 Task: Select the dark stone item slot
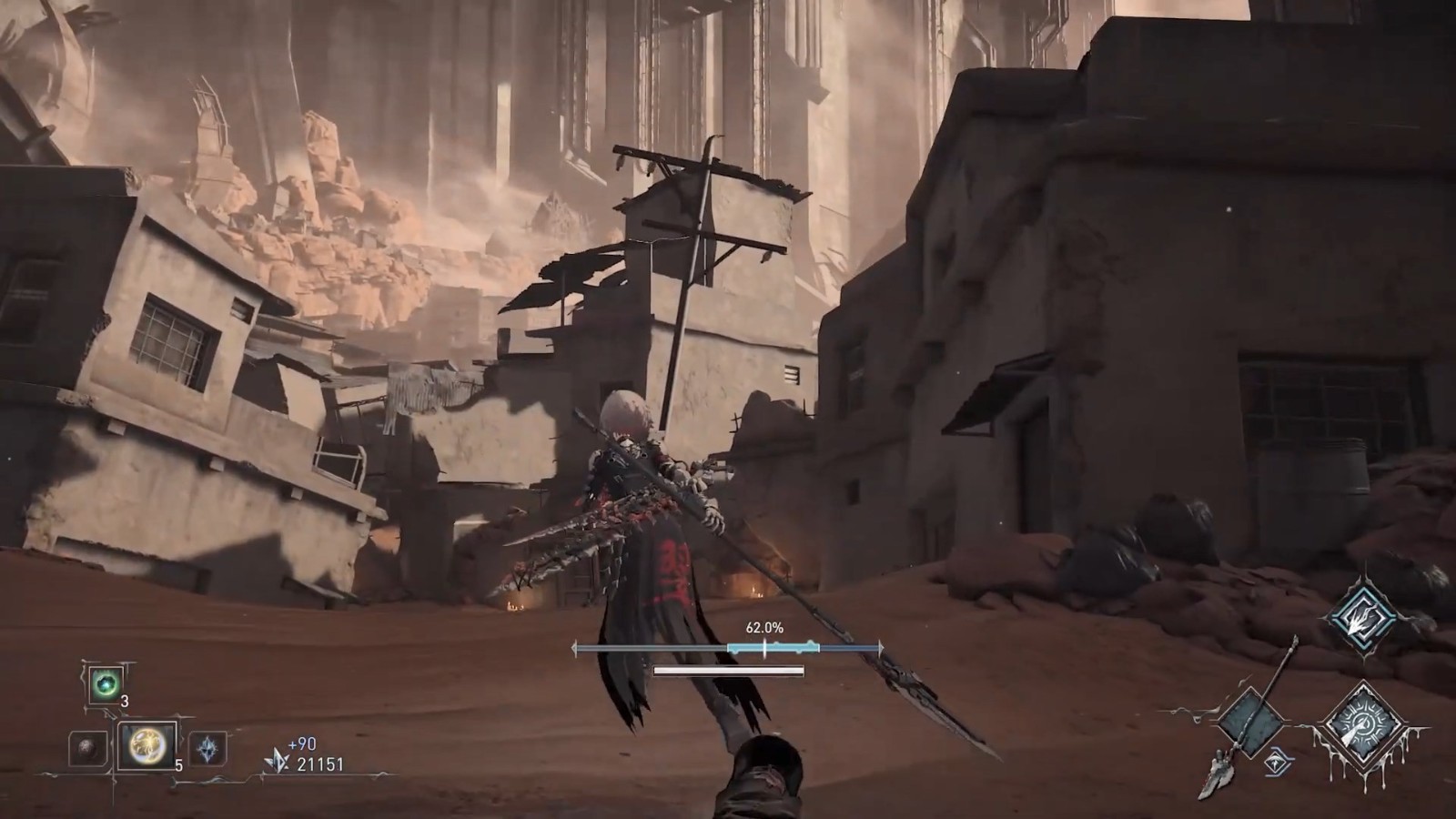[88, 749]
